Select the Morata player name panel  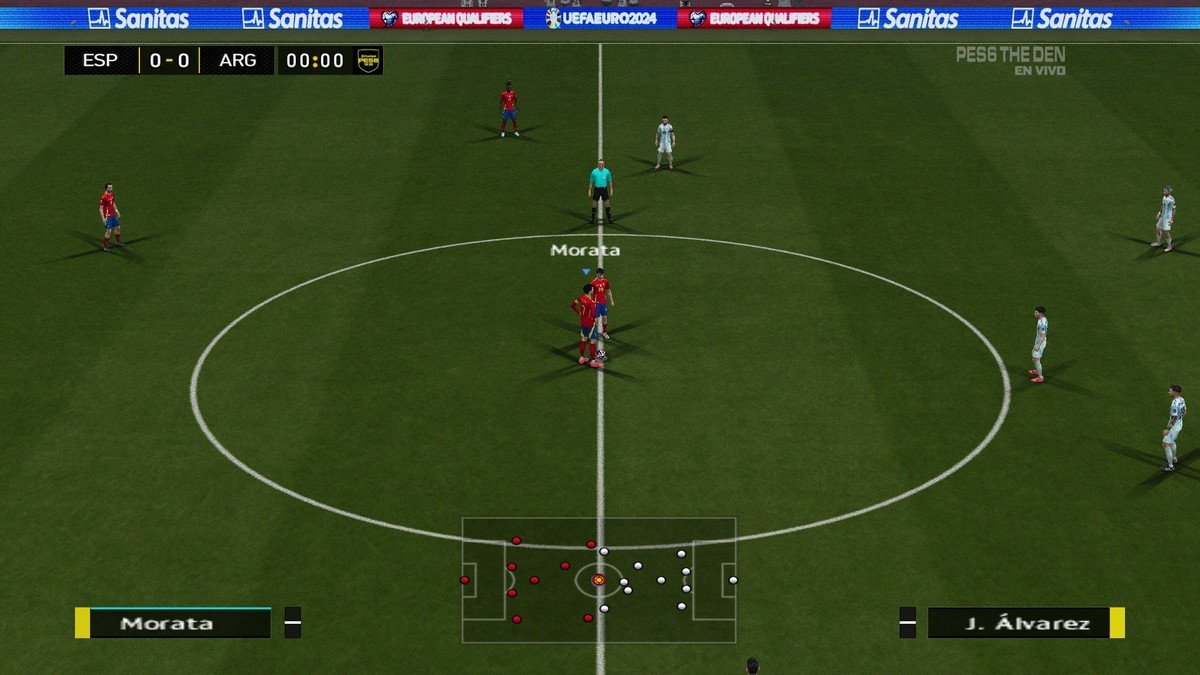coord(172,623)
